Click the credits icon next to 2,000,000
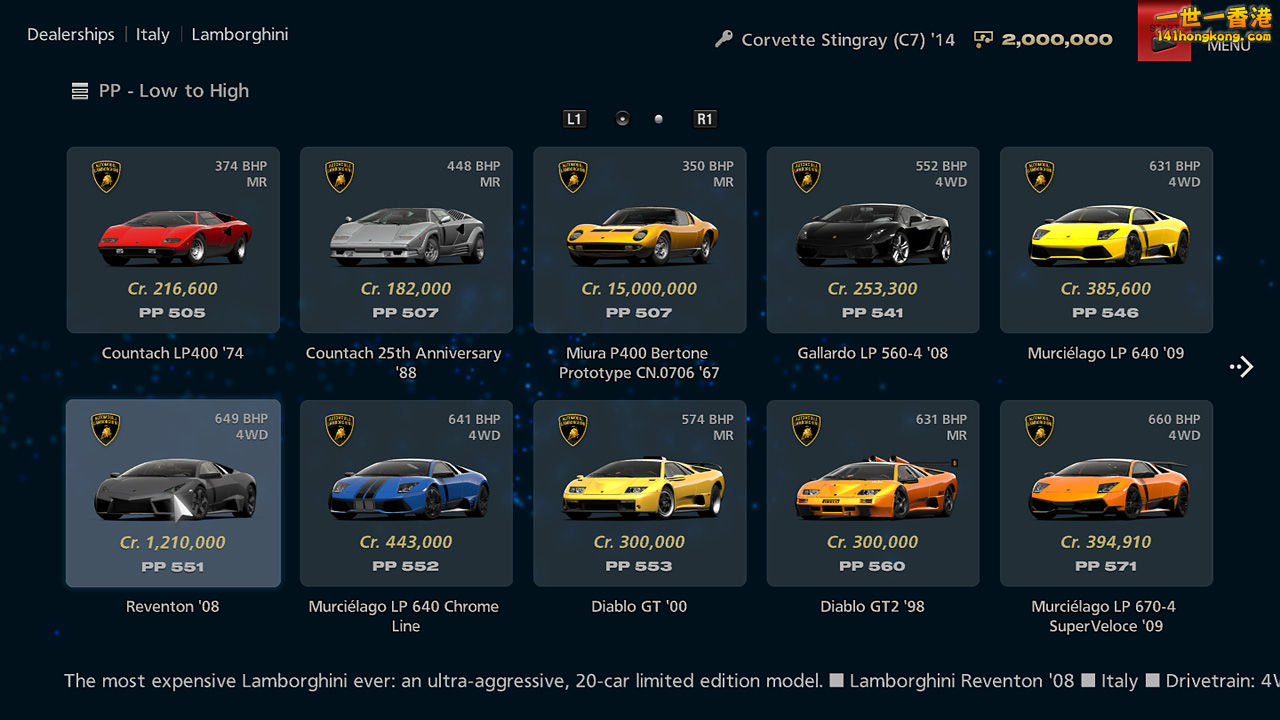The height and width of the screenshot is (720, 1280). [983, 39]
